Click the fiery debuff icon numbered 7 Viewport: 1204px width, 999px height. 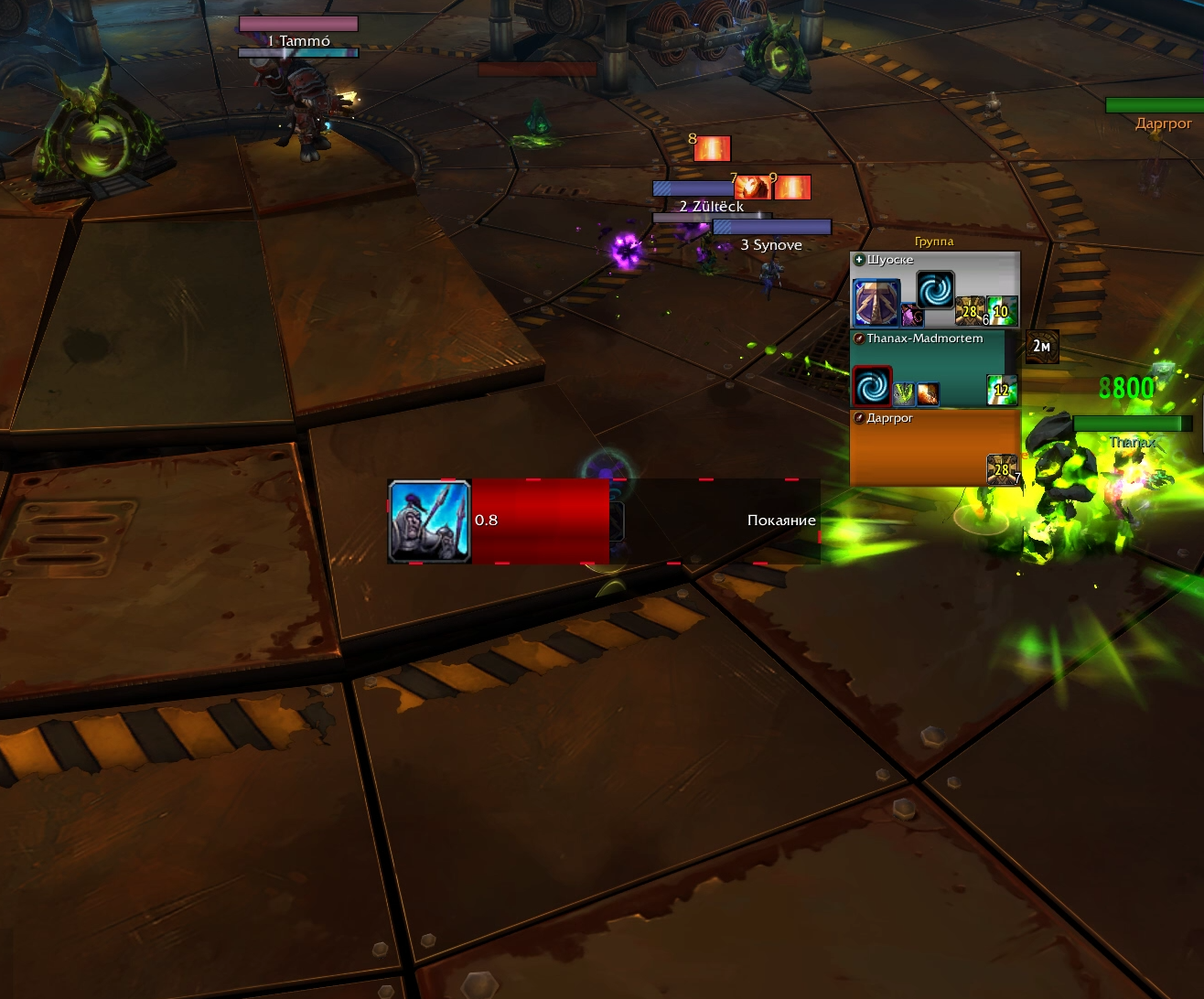click(x=751, y=188)
